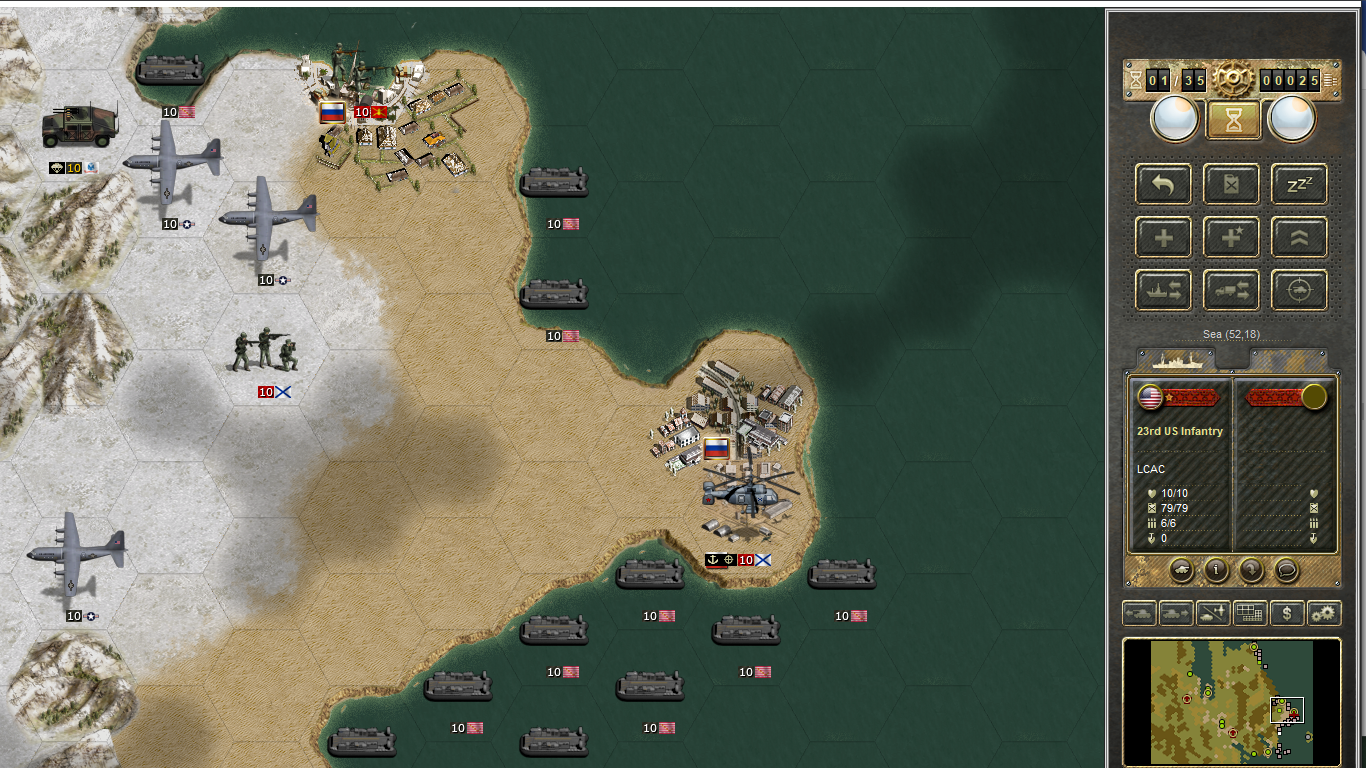Viewport: 1366px width, 768px height.
Task: Put the unit to sleep
Action: coord(1299,184)
